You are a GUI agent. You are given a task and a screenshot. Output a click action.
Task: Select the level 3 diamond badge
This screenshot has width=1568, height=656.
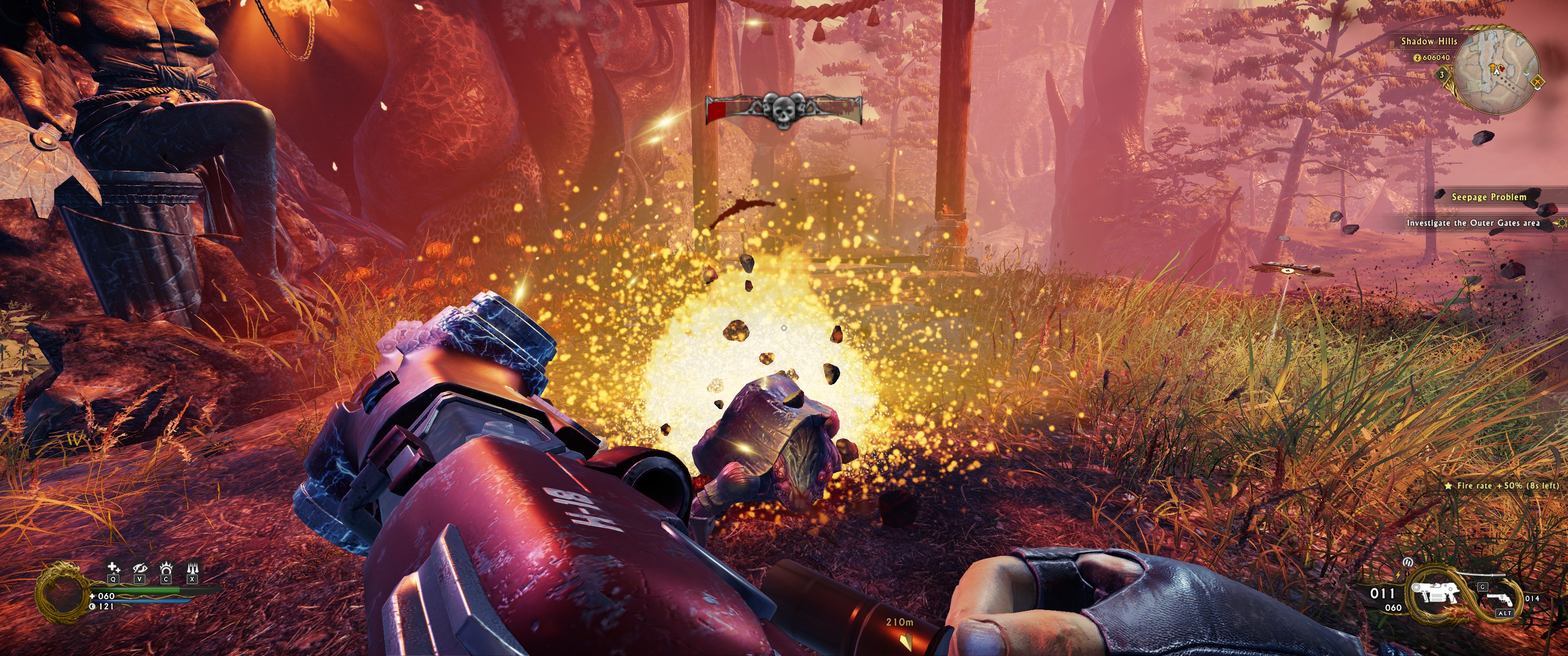pyautogui.click(x=1441, y=75)
